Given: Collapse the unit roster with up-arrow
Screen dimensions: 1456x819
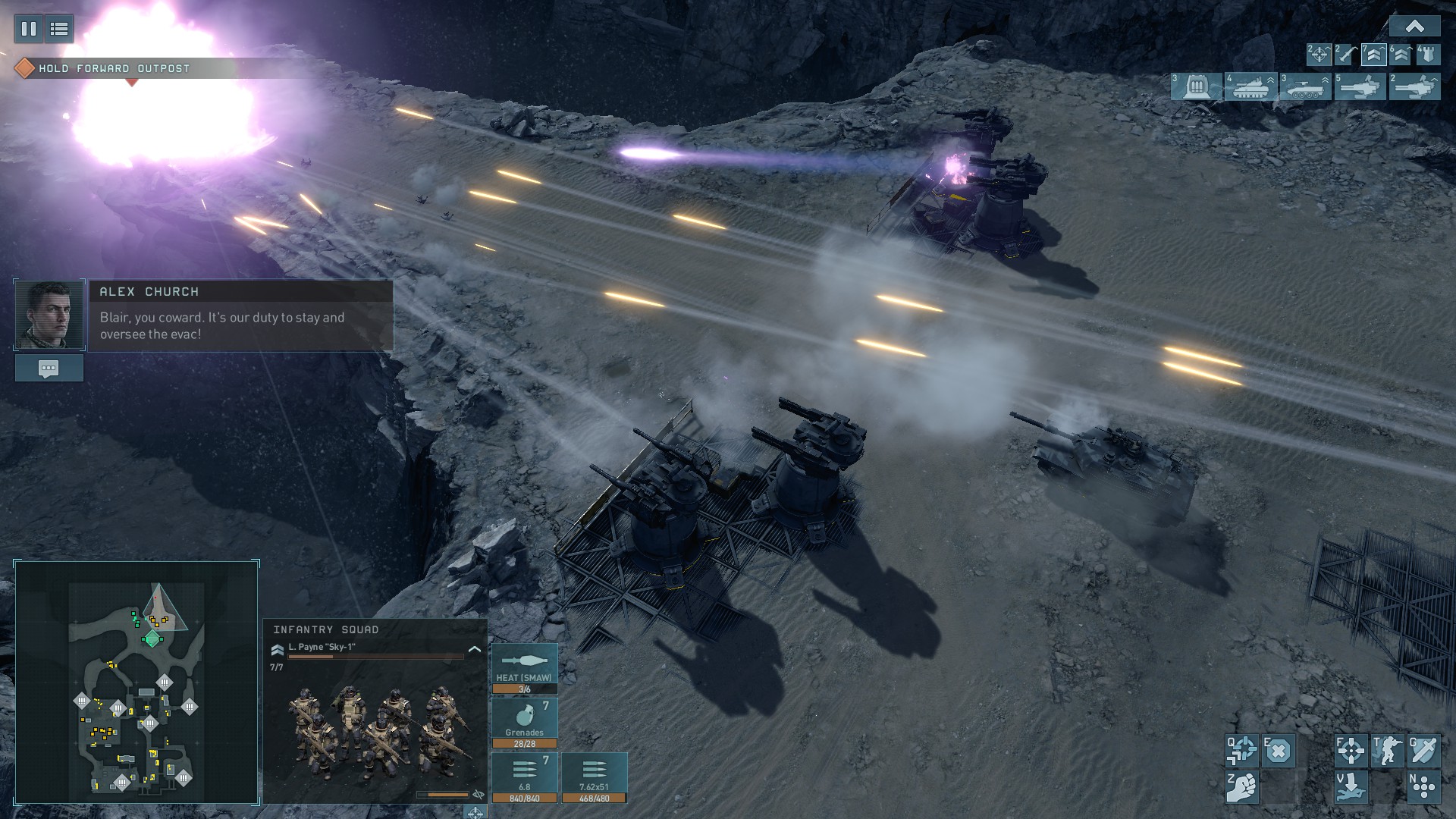Looking at the screenshot, I should [x=1414, y=27].
